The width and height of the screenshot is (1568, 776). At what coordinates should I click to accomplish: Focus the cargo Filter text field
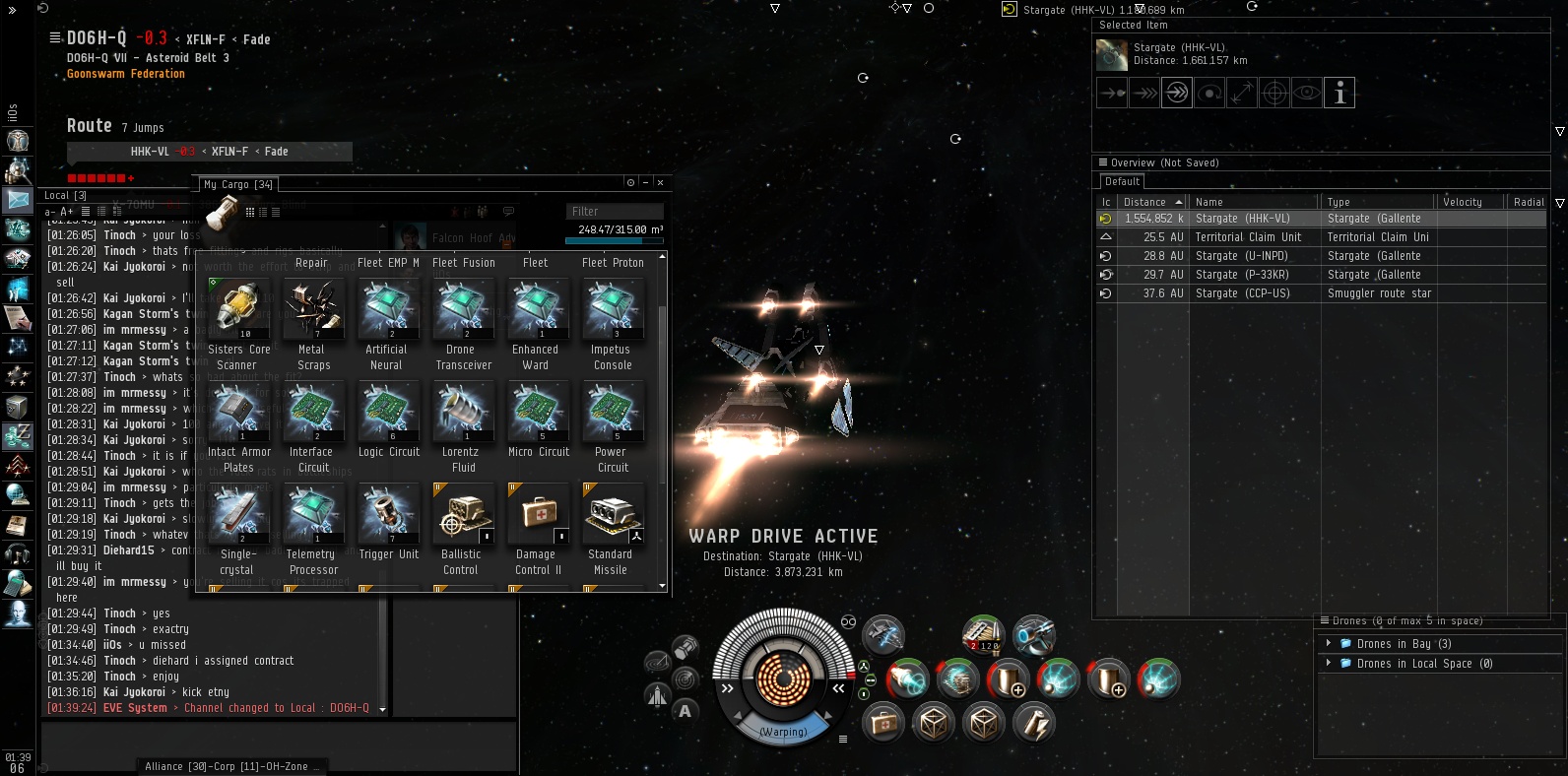(616, 212)
